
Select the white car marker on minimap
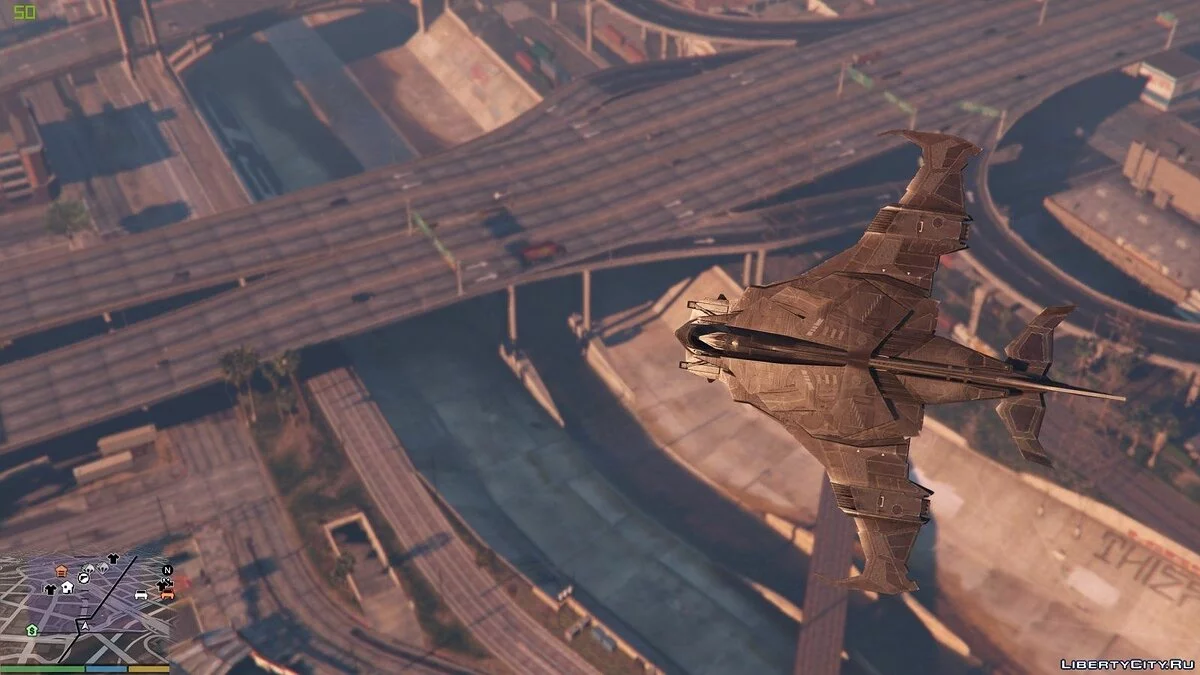pyautogui.click(x=141, y=594)
